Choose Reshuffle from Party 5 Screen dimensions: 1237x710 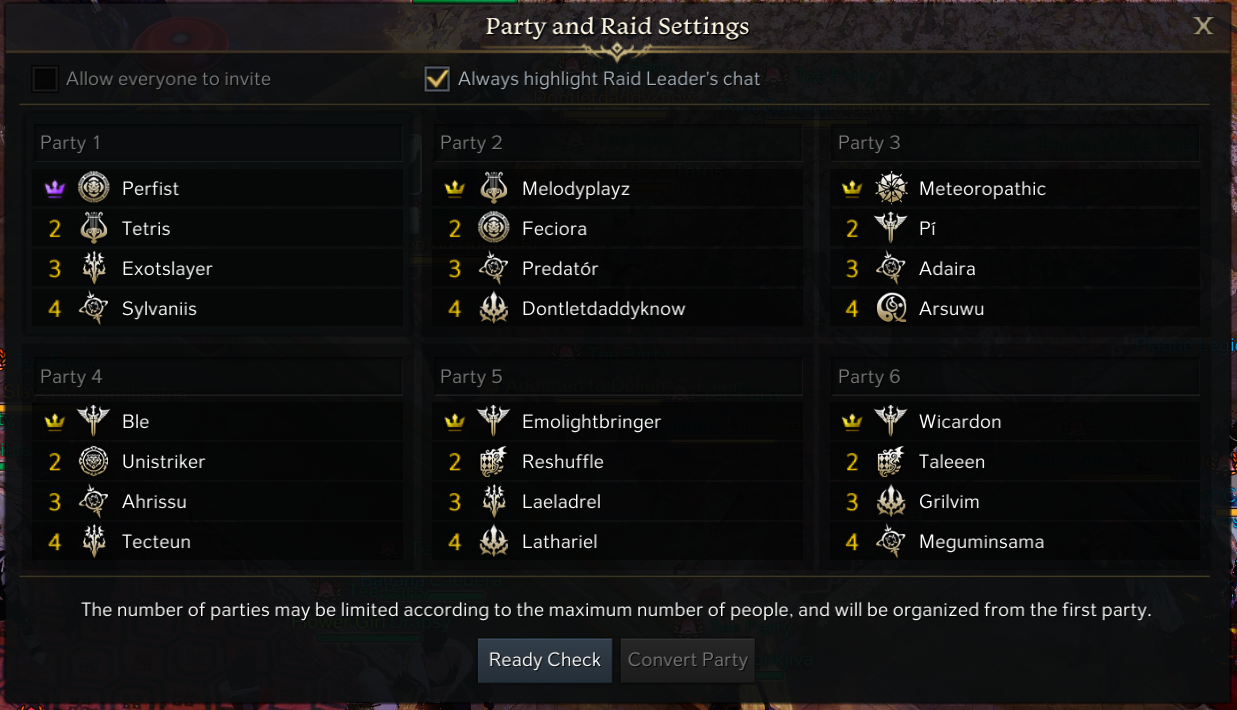click(562, 462)
